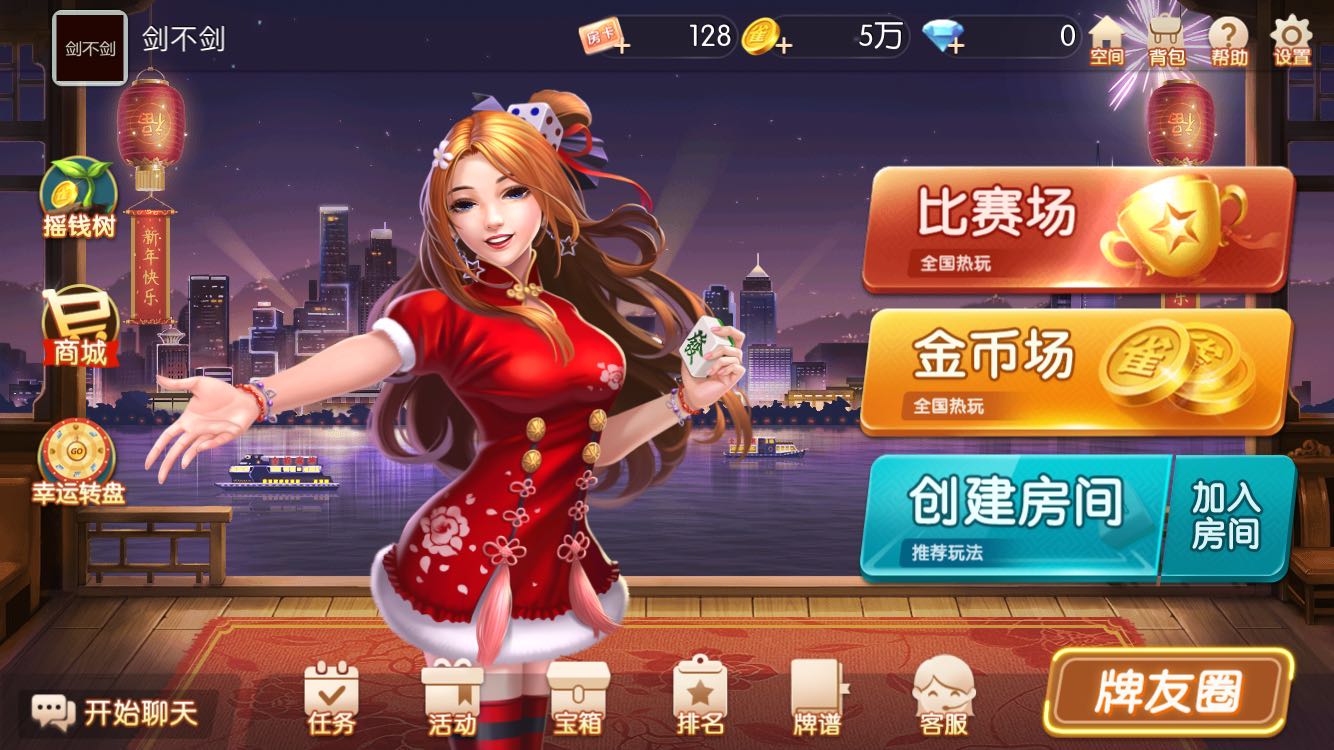1334x750 pixels.
Task: Open the 剑不剑 player avatar profile
Action: tap(90, 43)
